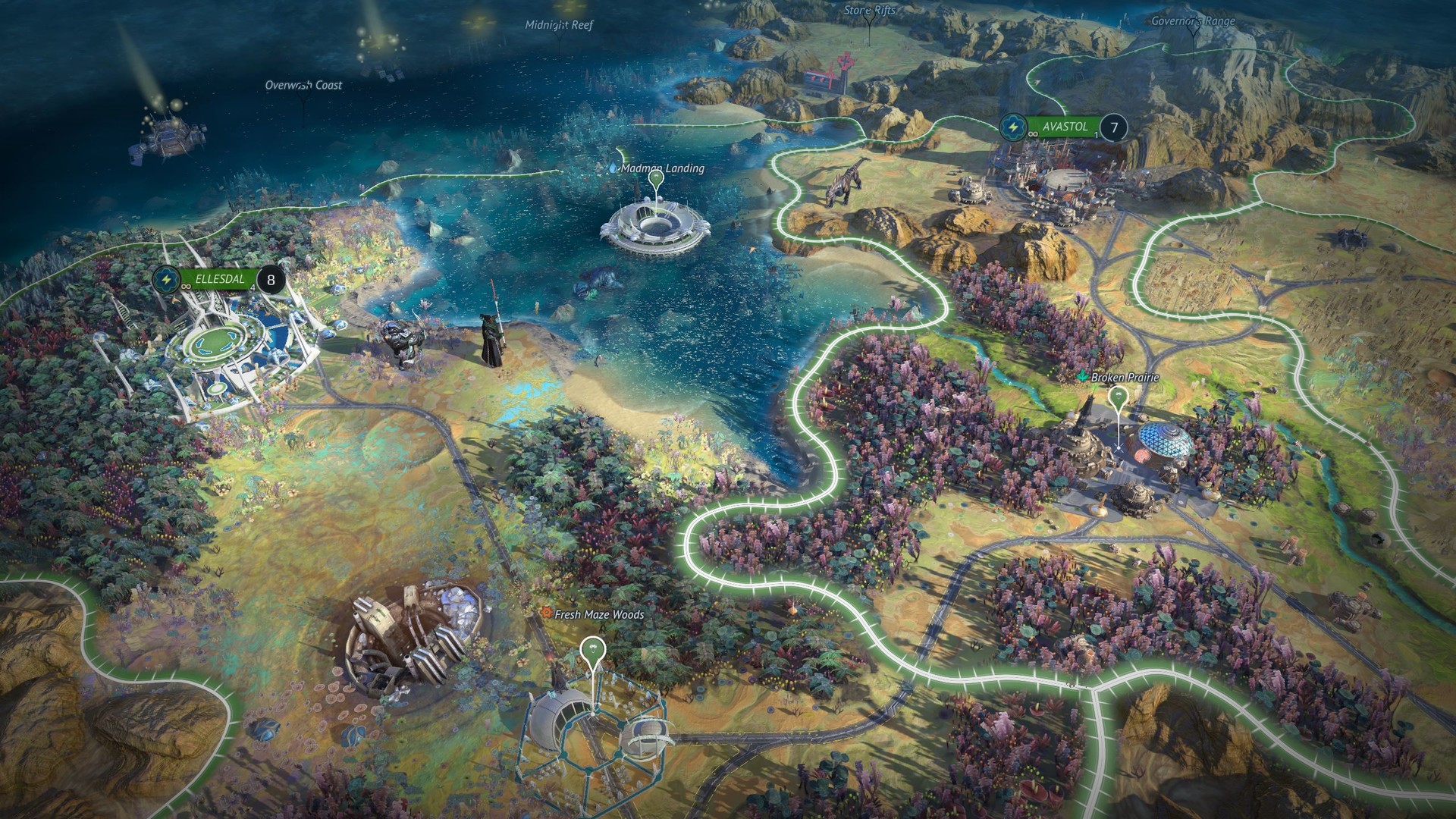Open the Avastol city banner
This screenshot has width=1456, height=819.
pos(1065,127)
